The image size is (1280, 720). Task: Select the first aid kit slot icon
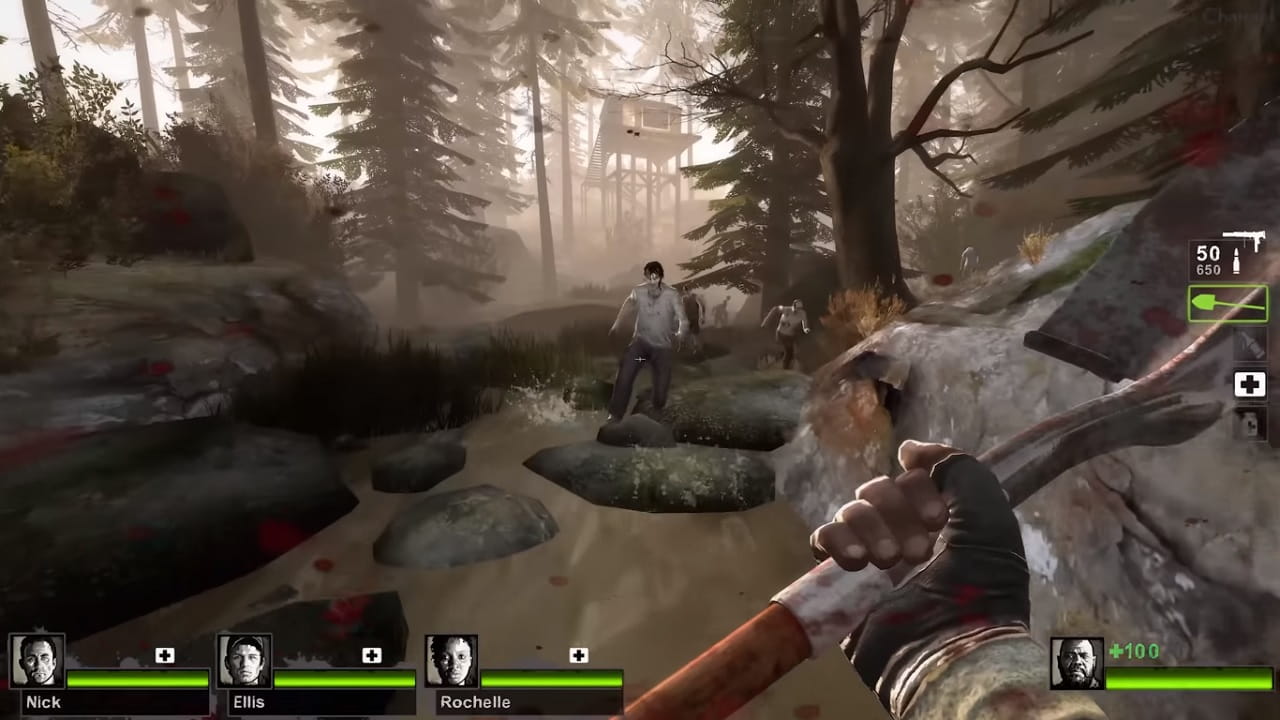(x=1249, y=384)
